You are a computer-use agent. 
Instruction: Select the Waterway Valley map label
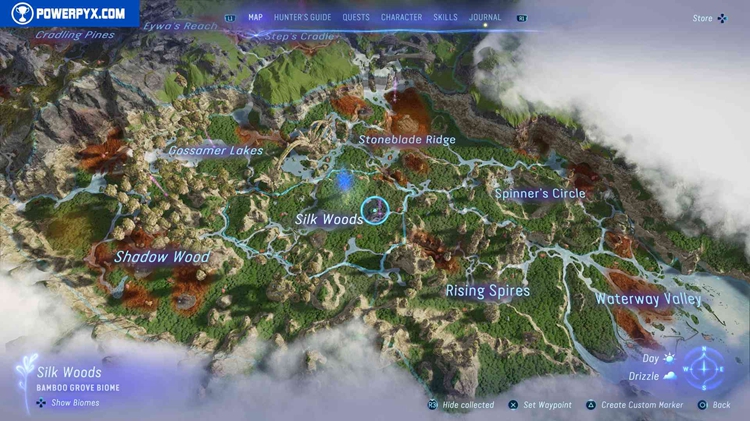[648, 298]
